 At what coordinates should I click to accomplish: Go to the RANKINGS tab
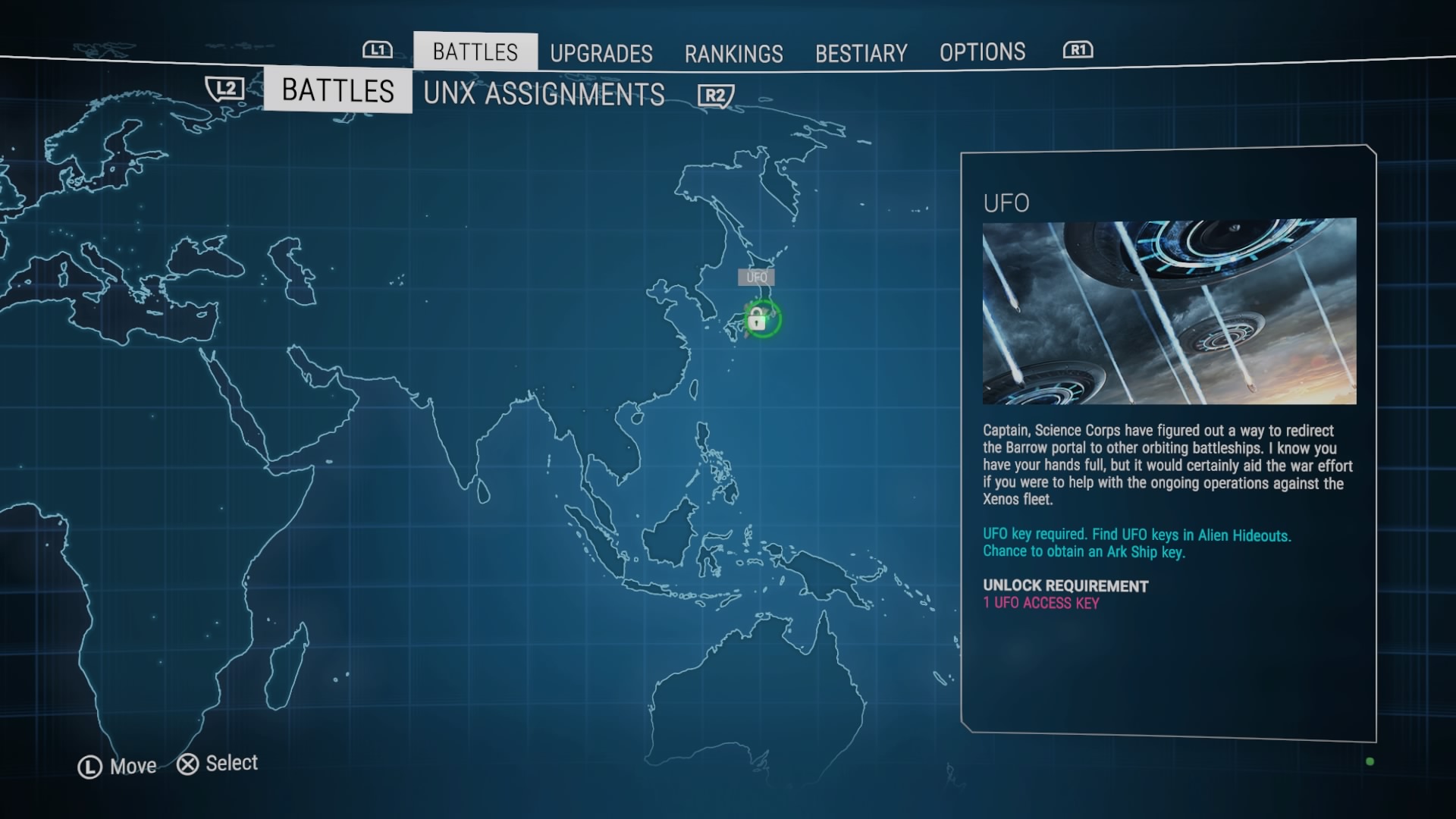coord(733,53)
